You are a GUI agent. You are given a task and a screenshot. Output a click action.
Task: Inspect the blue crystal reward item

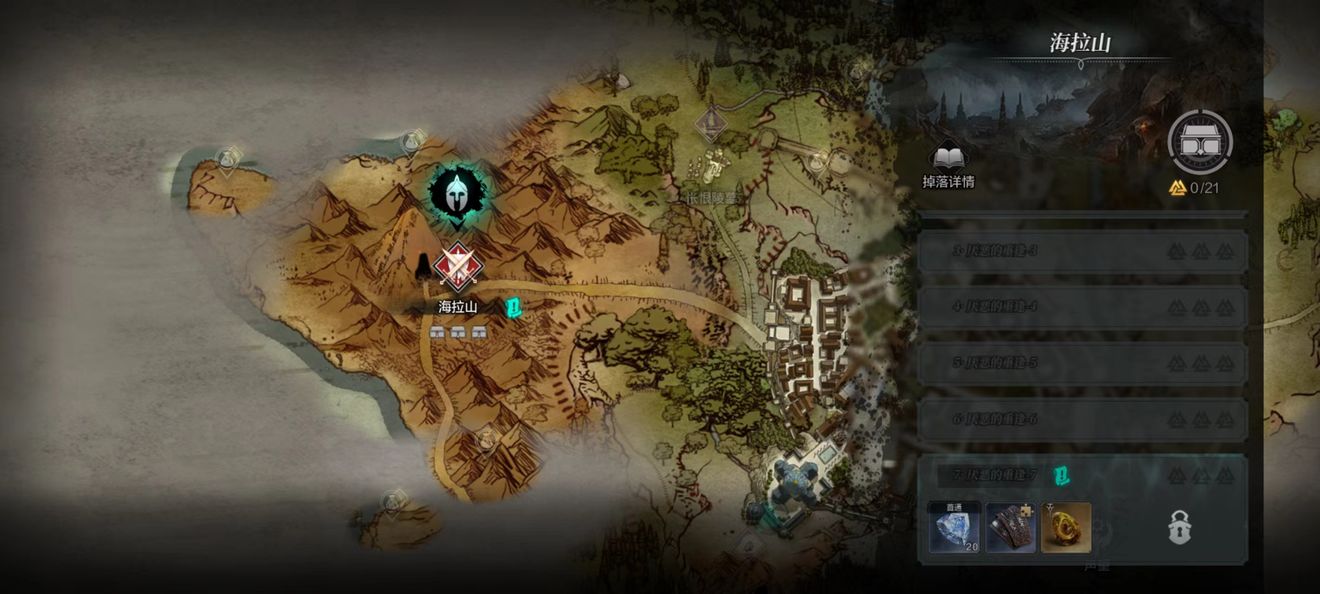tap(955, 527)
